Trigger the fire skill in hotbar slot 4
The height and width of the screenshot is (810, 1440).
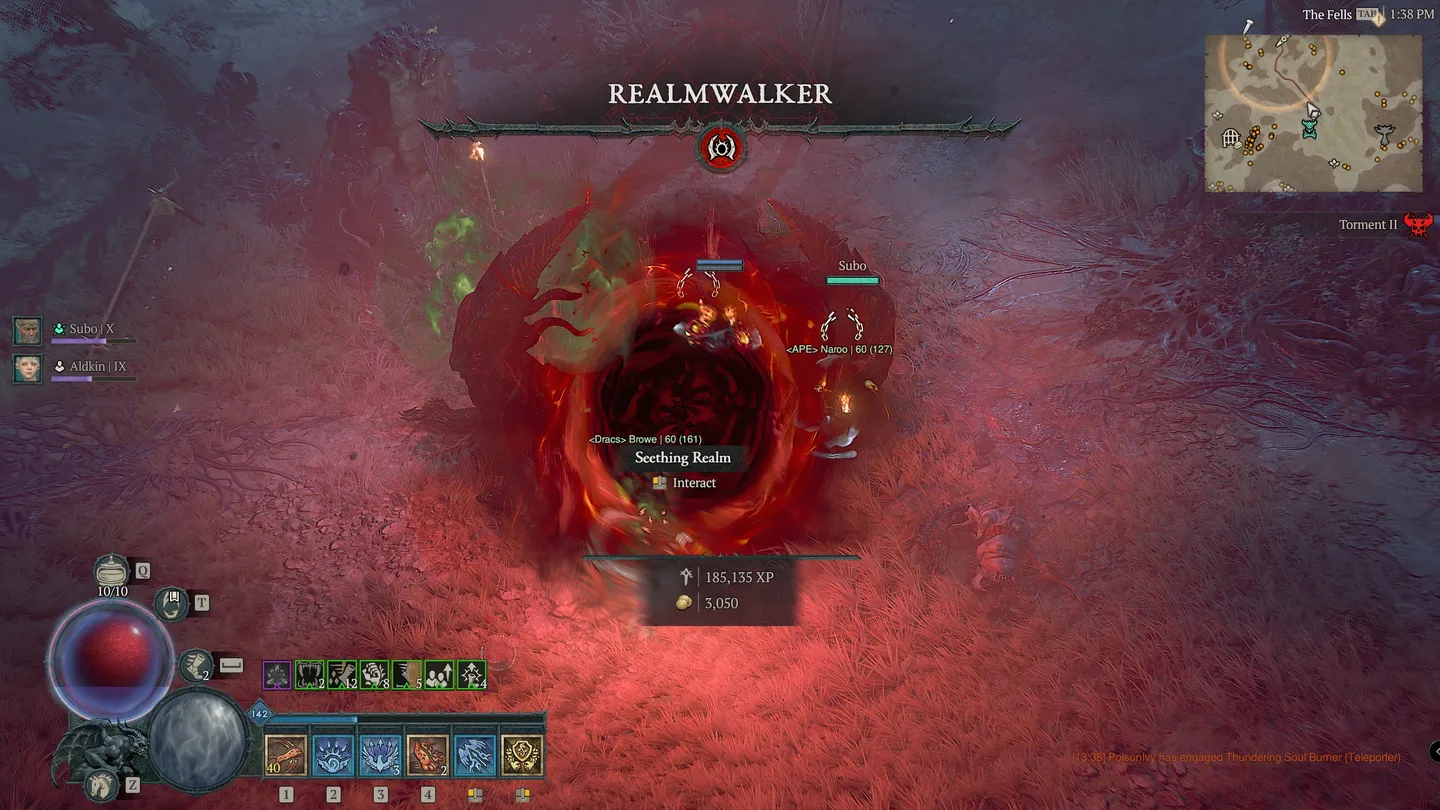click(427, 753)
